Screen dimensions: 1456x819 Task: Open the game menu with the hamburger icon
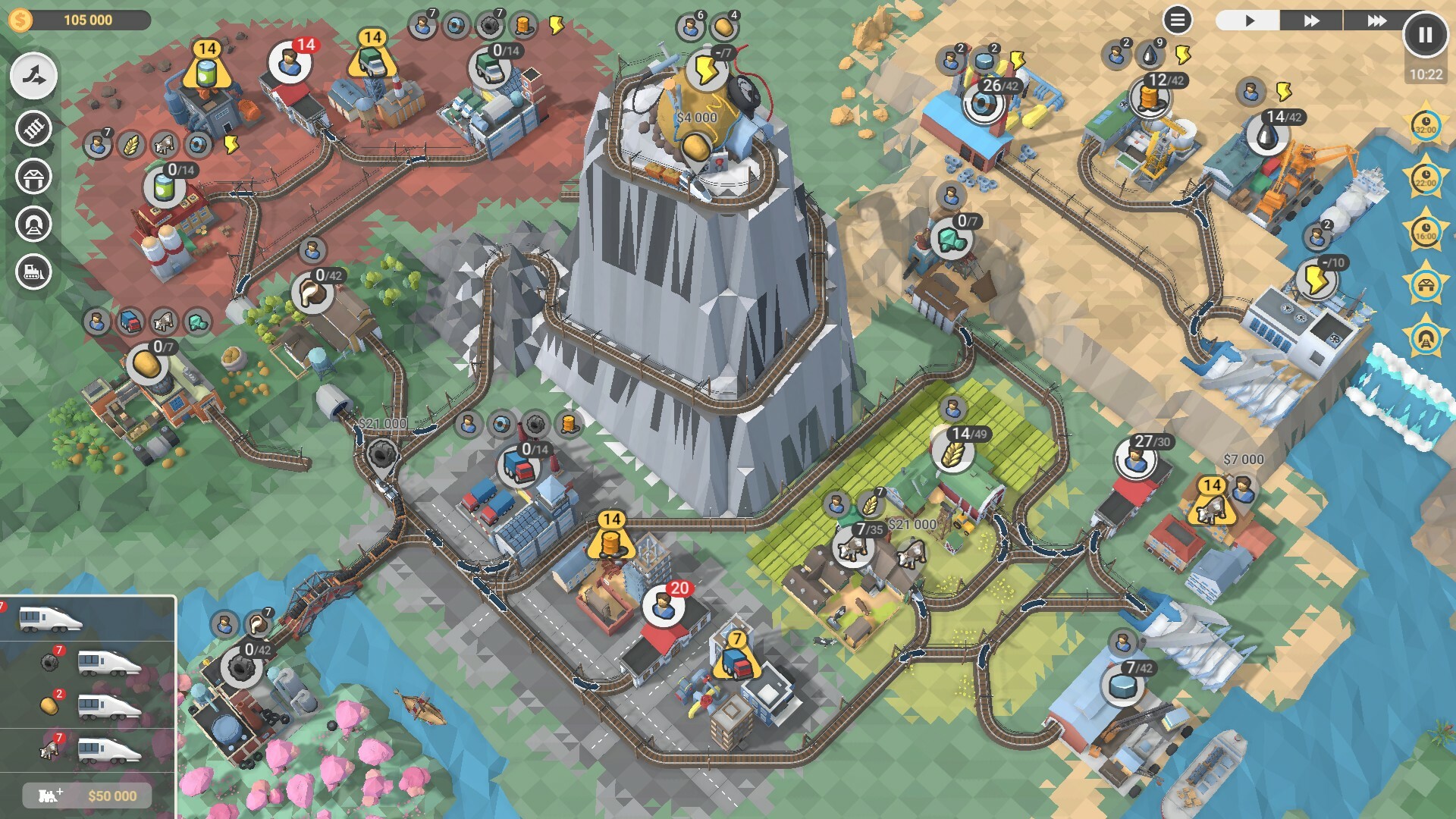click(x=1176, y=18)
